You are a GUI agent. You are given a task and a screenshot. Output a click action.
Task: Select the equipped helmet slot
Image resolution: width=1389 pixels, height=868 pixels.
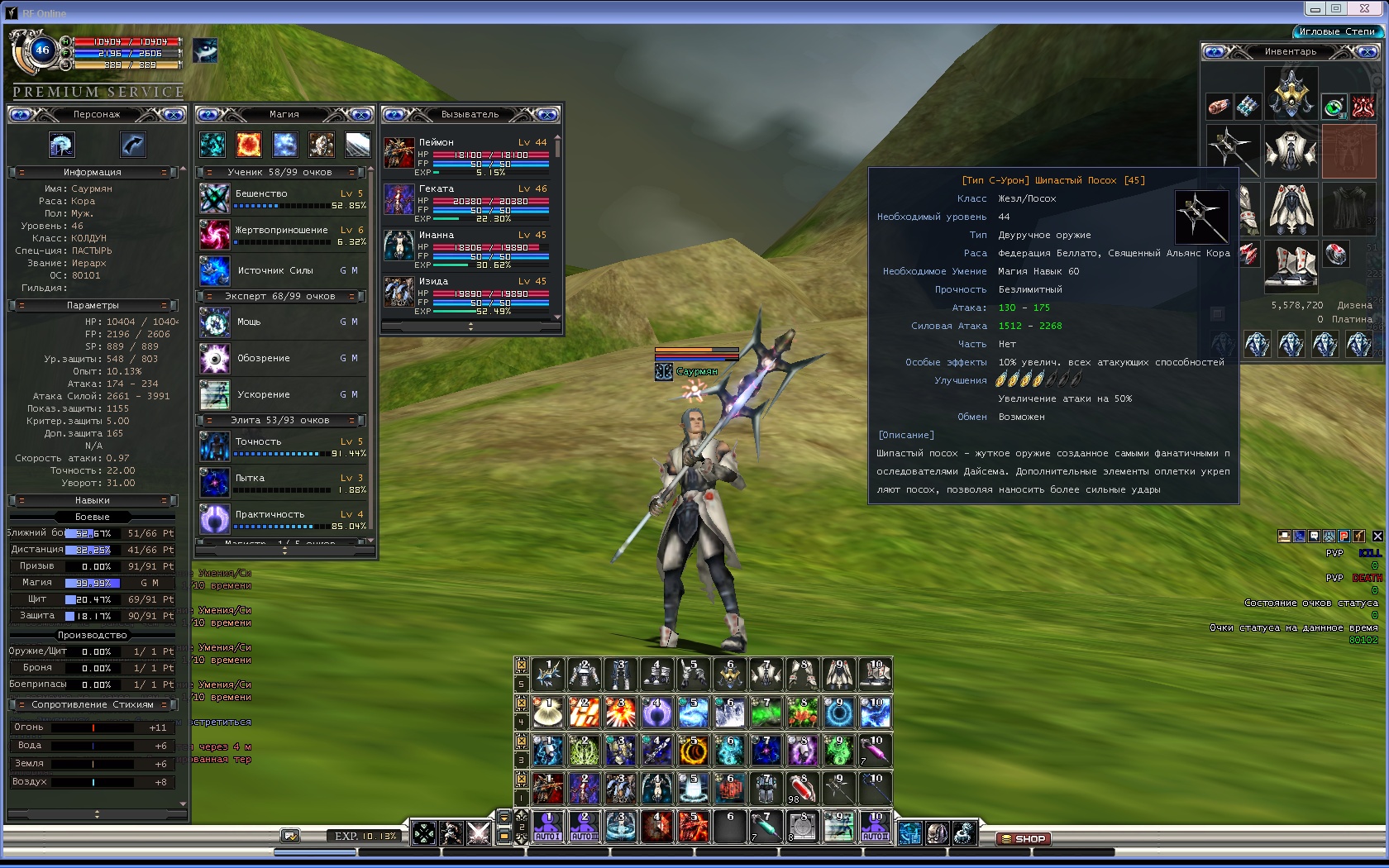1291,93
